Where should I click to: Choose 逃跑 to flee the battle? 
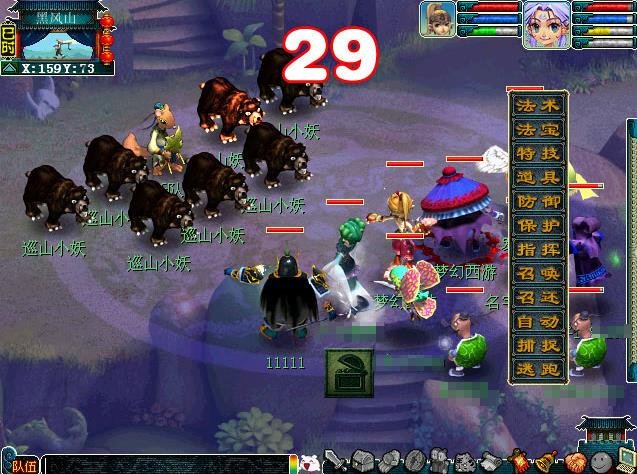pyautogui.click(x=539, y=370)
